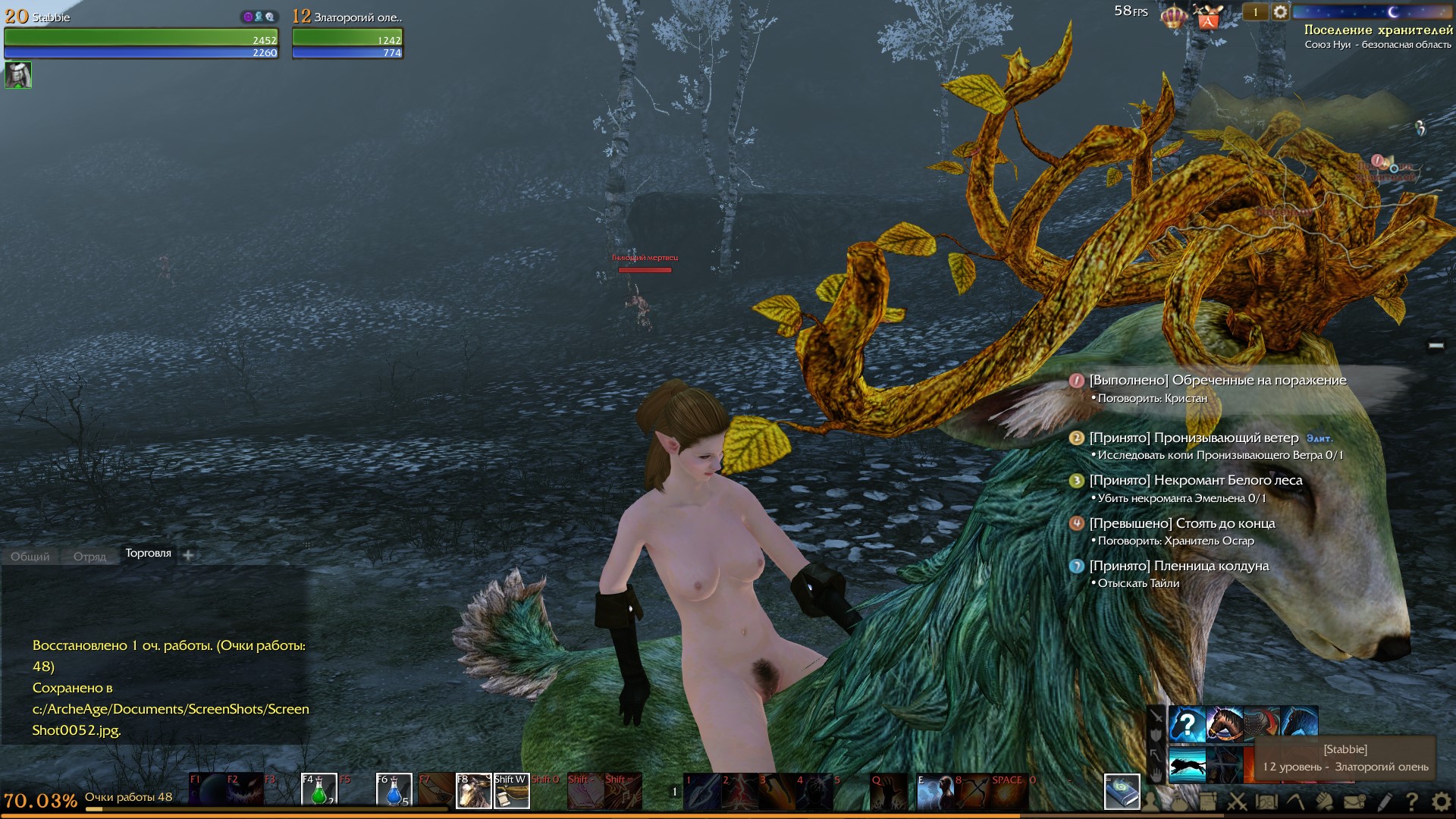
Task: Click the purple crown premium icon
Action: click(x=1173, y=15)
